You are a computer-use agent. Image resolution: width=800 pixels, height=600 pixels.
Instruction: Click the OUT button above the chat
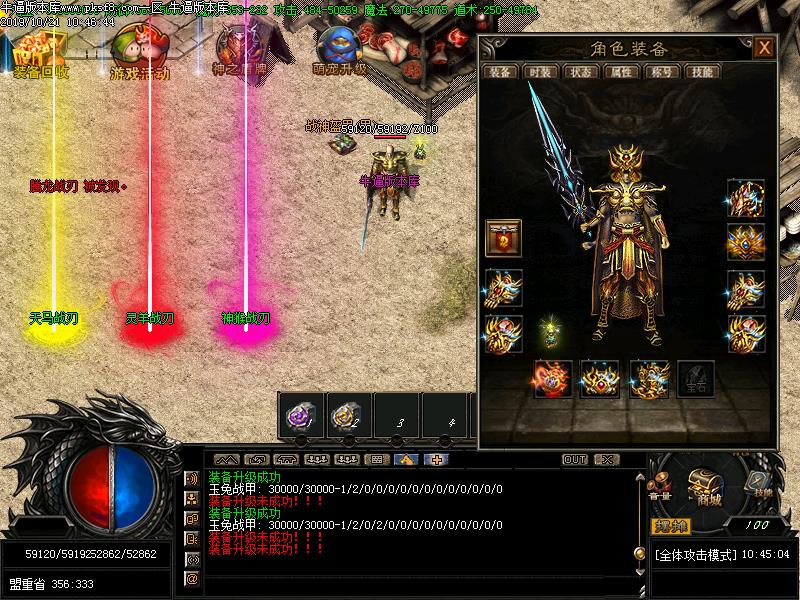[575, 460]
